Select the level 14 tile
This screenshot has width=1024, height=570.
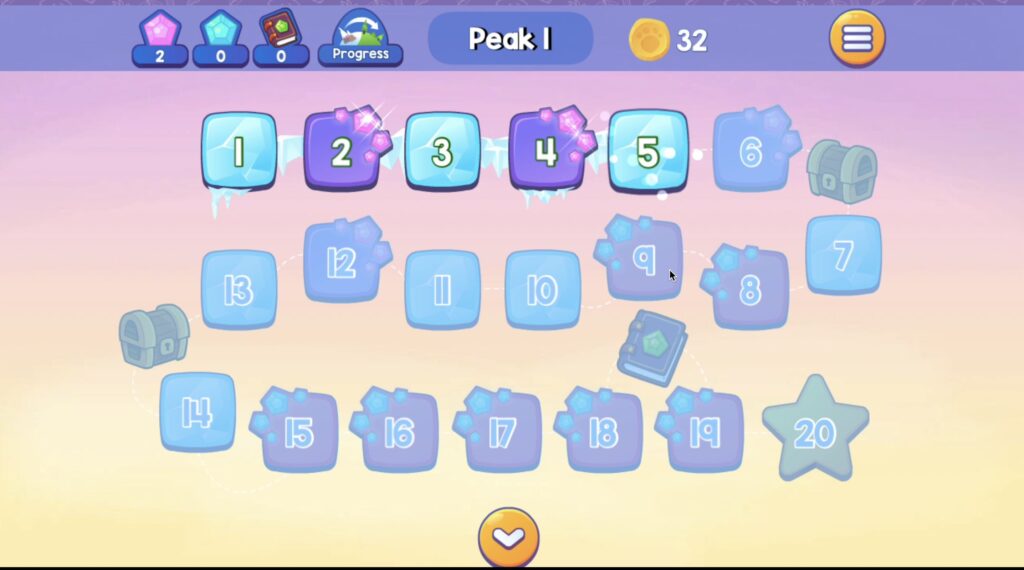(197, 412)
